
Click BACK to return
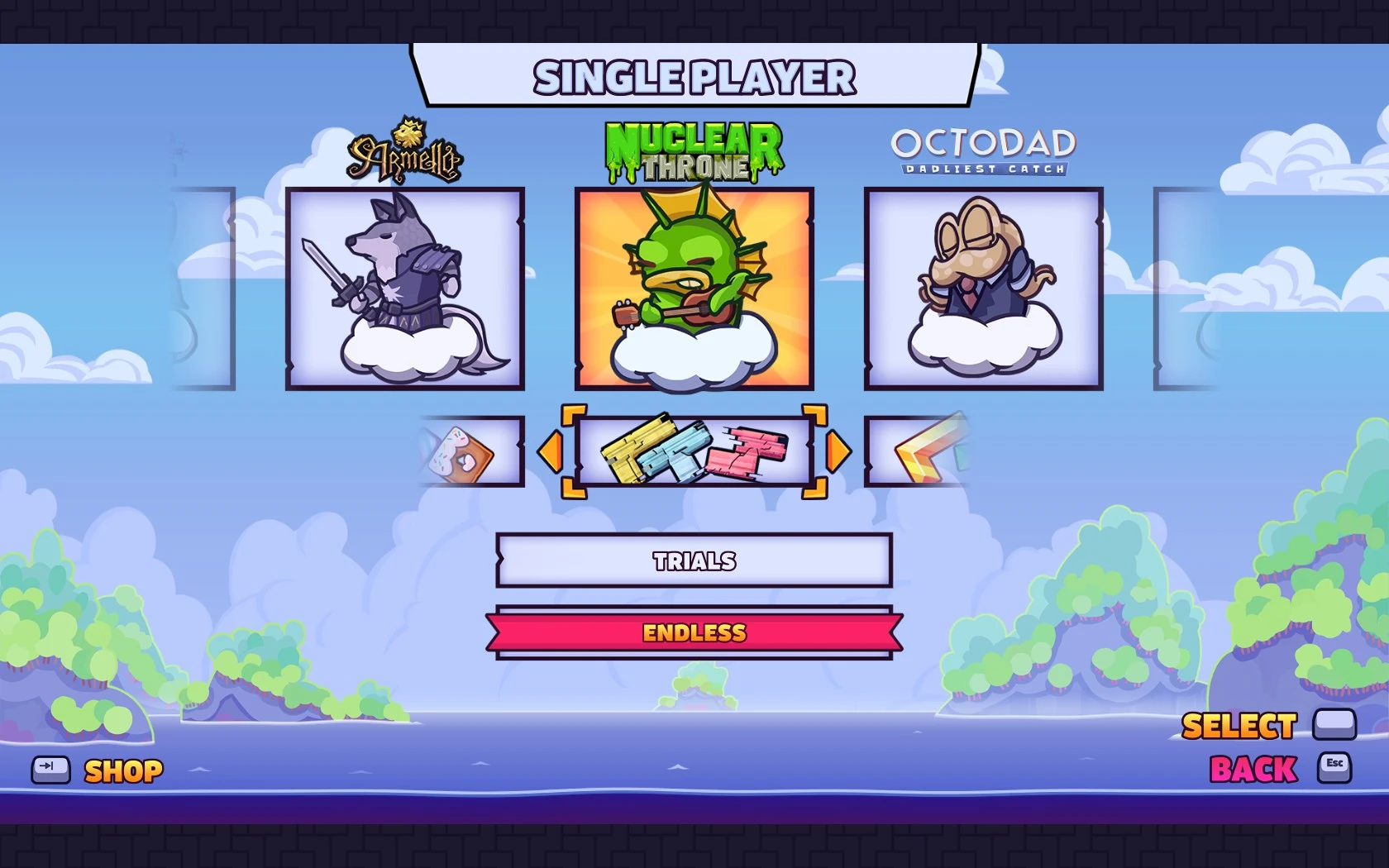click(1252, 768)
